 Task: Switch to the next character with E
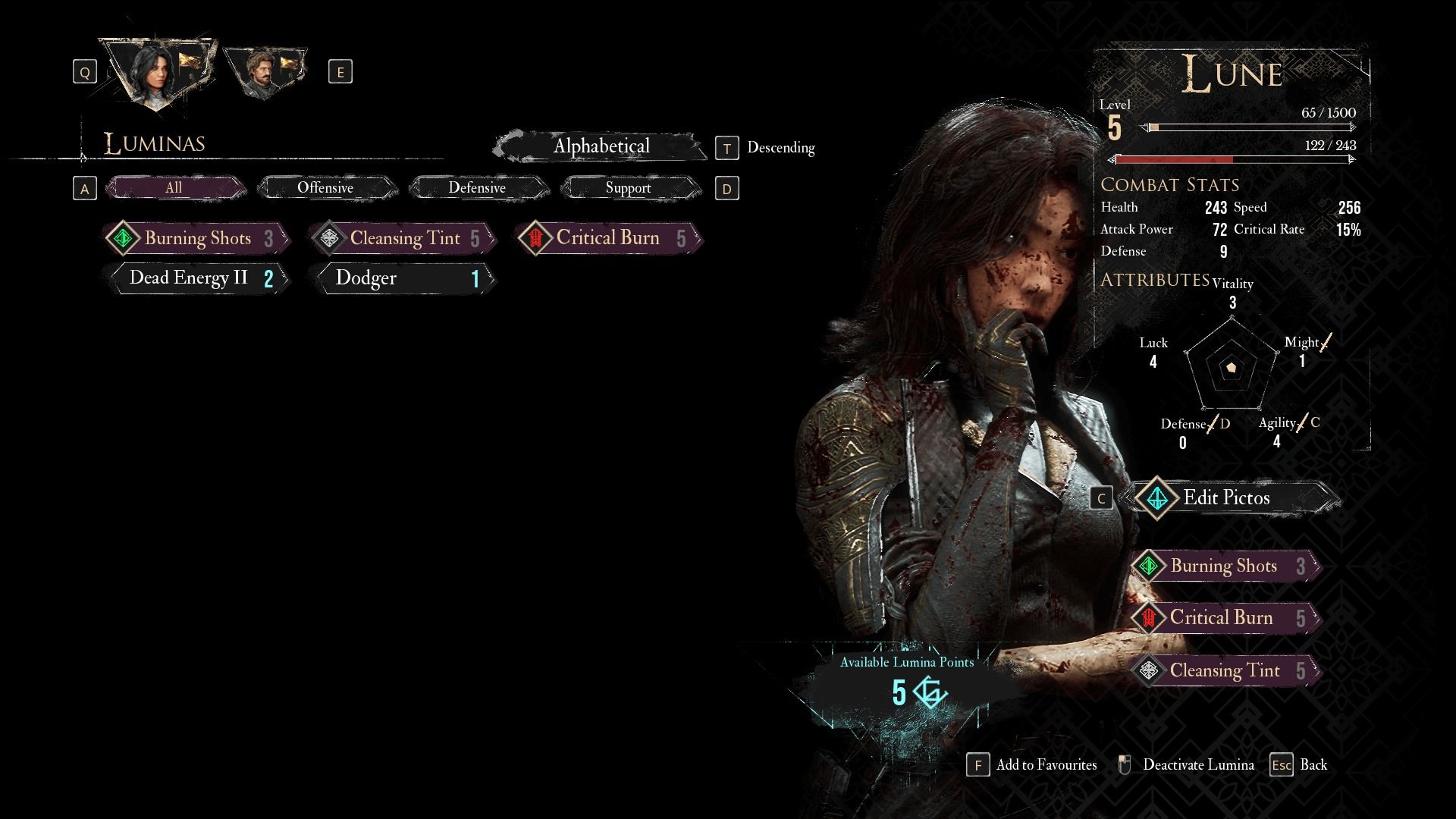click(x=340, y=71)
